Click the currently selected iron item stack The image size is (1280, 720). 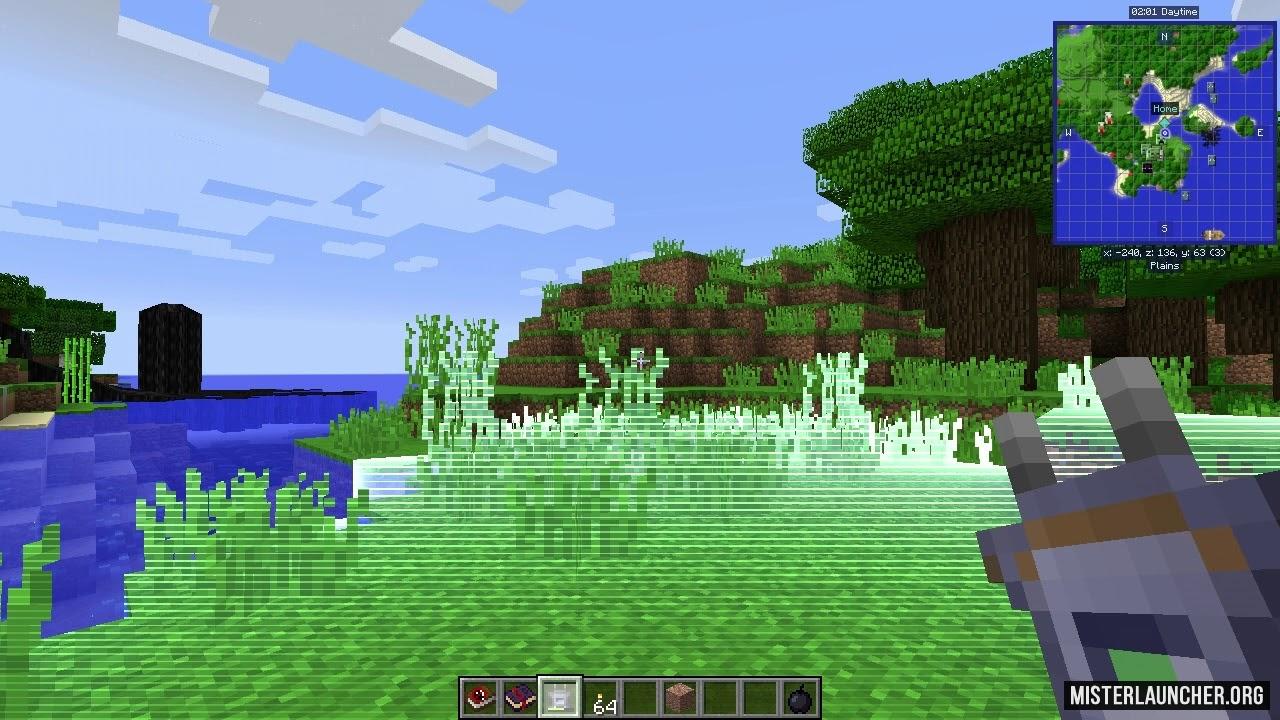pyautogui.click(x=560, y=695)
